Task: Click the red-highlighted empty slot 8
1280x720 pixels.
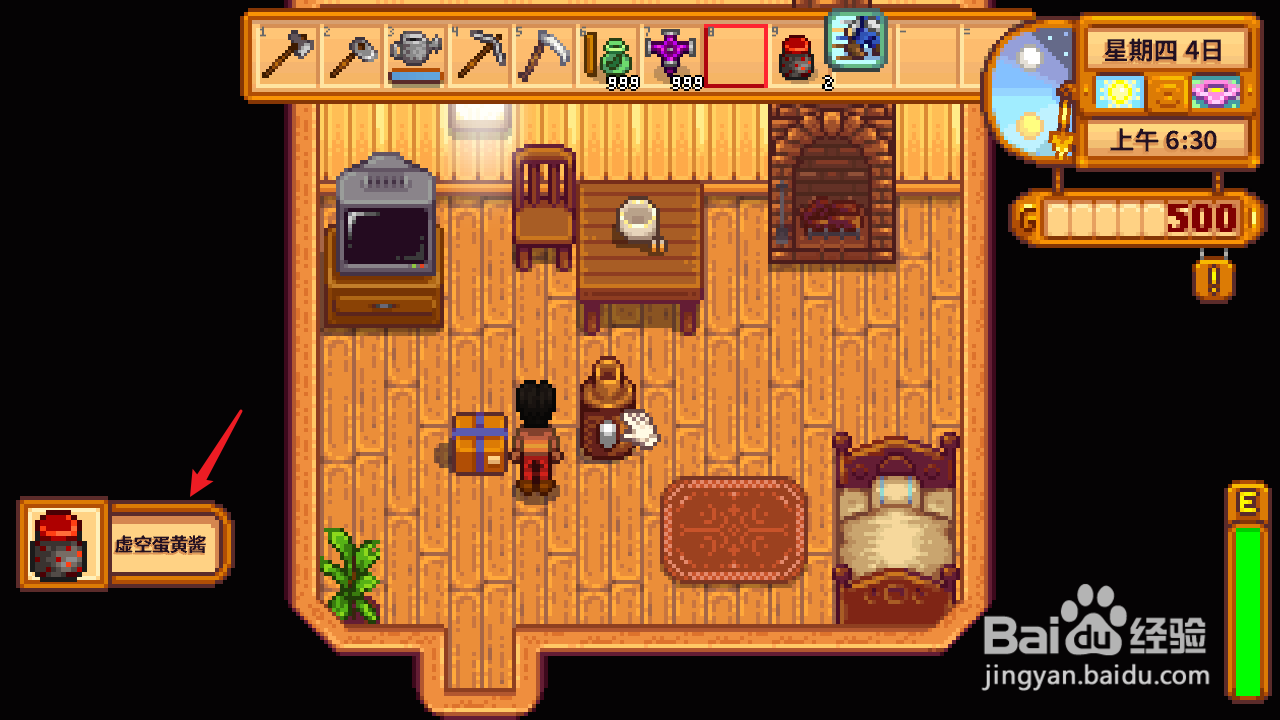Action: coord(736,55)
